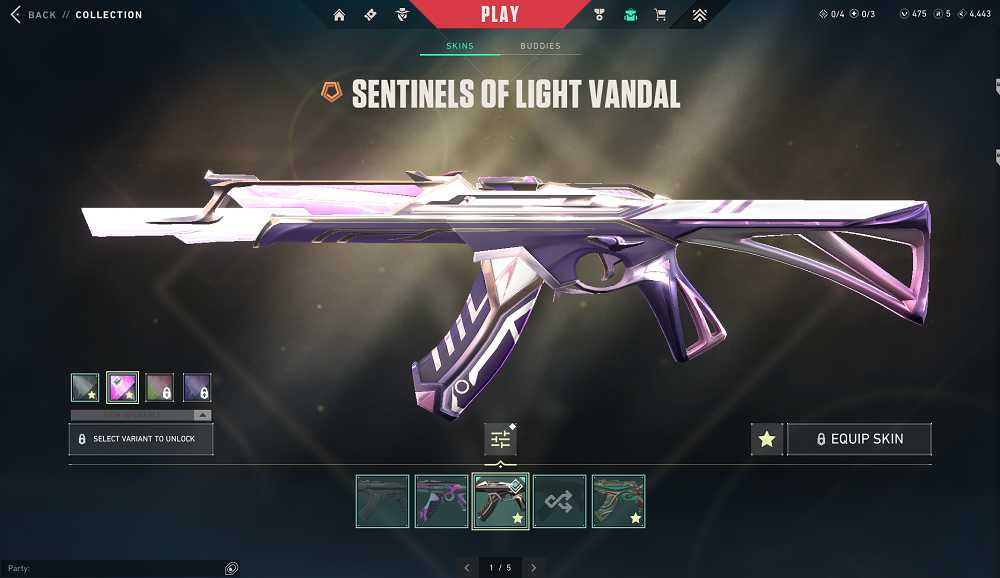
Task: Select the locked green-red variant swatch
Action: pyautogui.click(x=160, y=387)
